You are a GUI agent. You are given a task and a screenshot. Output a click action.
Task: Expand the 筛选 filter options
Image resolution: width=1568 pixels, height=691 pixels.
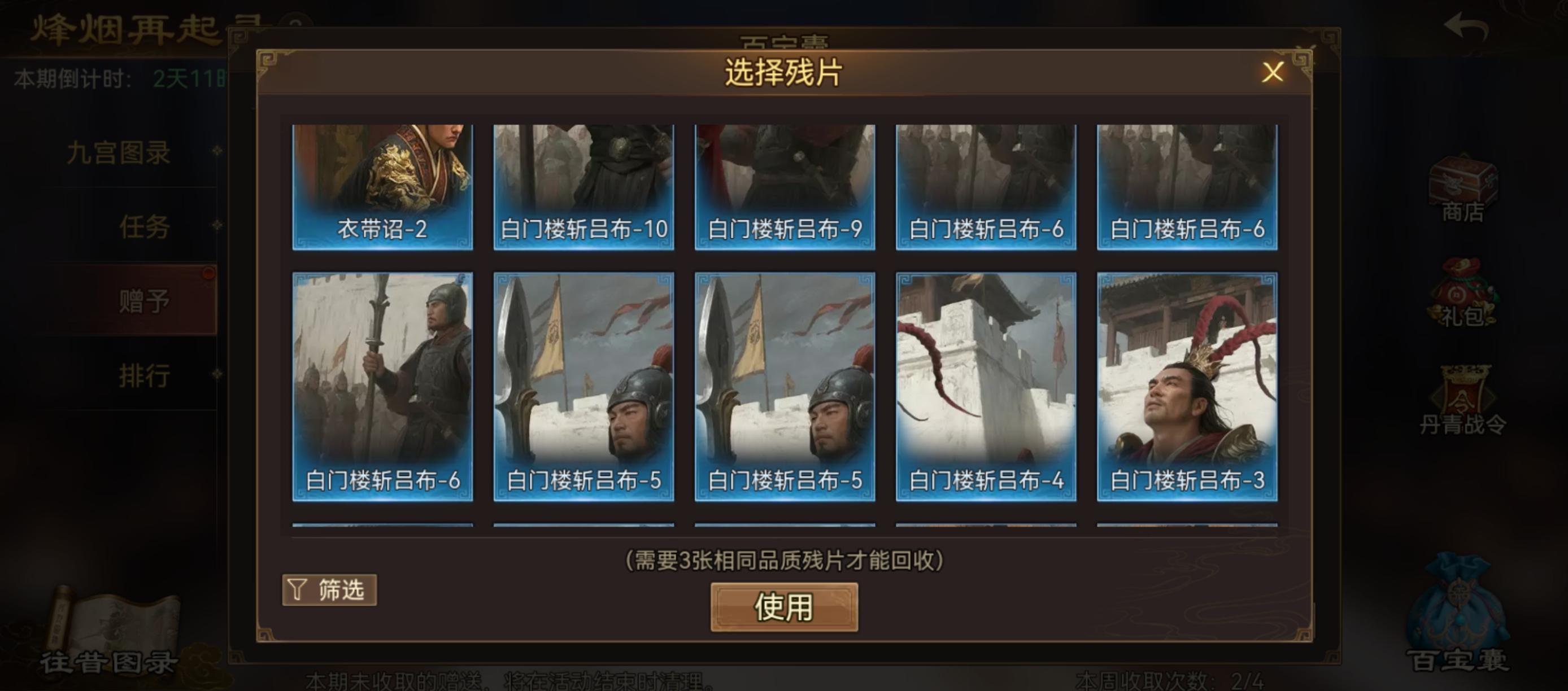[329, 589]
